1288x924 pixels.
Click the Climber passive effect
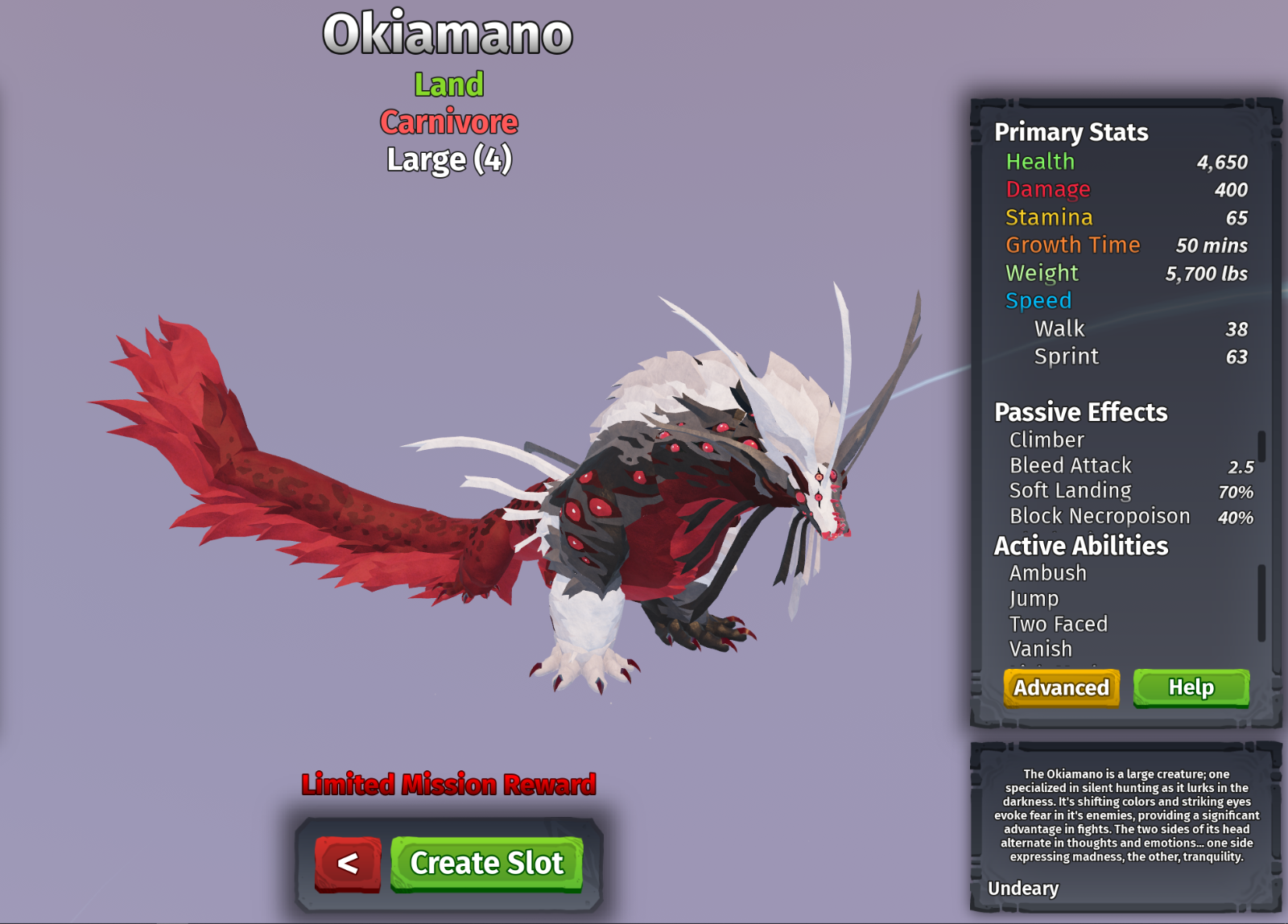1047,439
